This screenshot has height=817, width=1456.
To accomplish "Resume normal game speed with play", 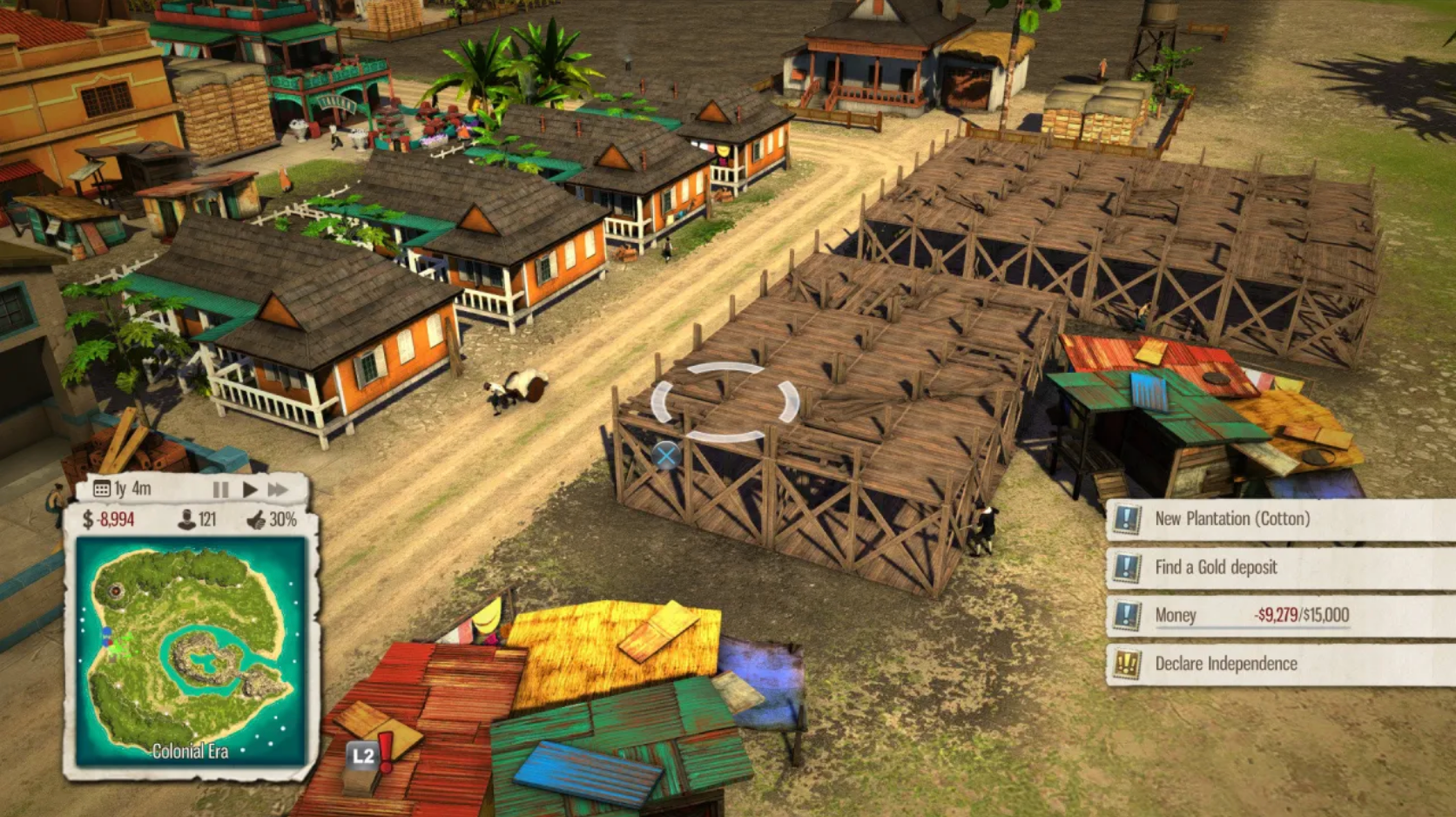I will (250, 489).
